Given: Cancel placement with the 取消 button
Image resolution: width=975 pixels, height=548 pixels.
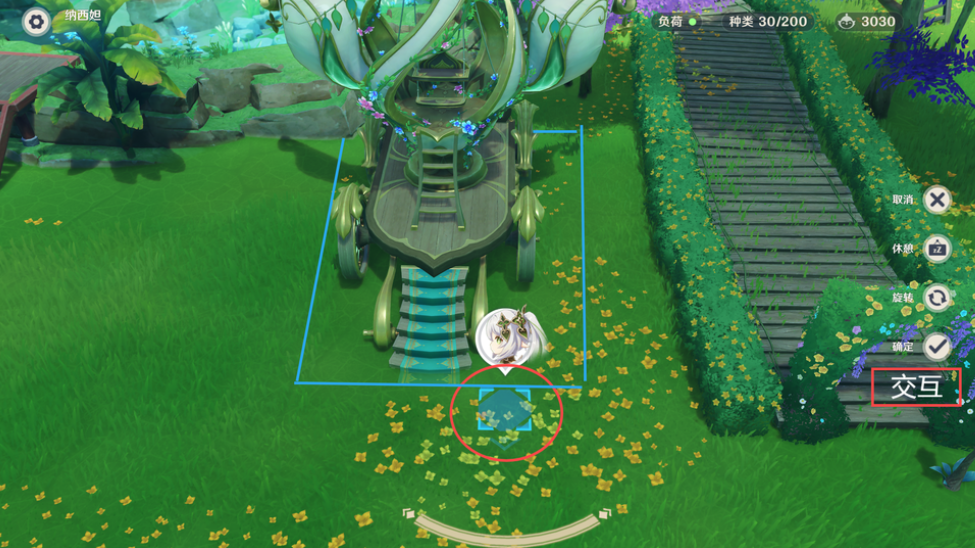Looking at the screenshot, I should click(x=937, y=200).
